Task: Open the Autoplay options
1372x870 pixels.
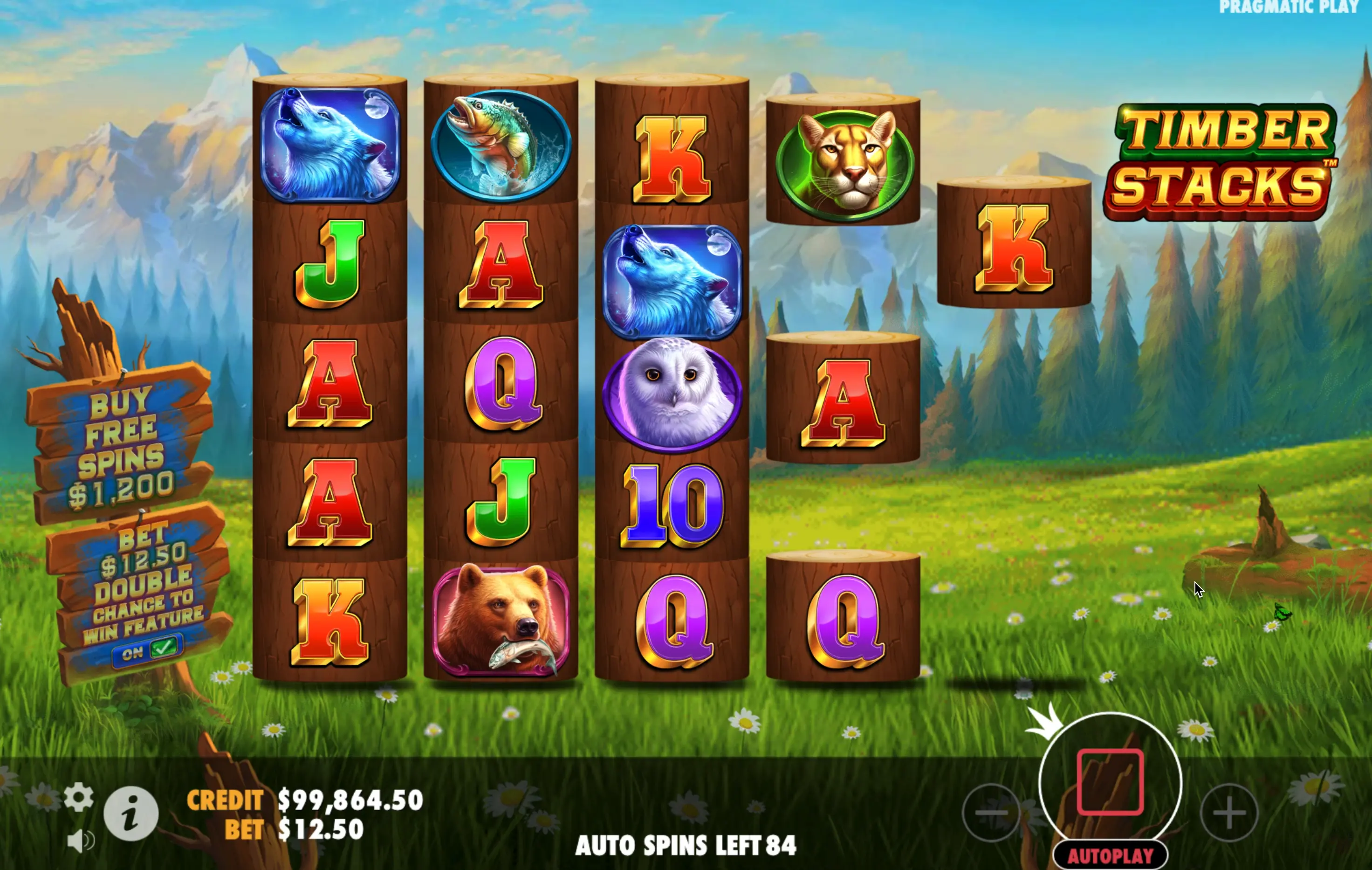Action: 1110,856
